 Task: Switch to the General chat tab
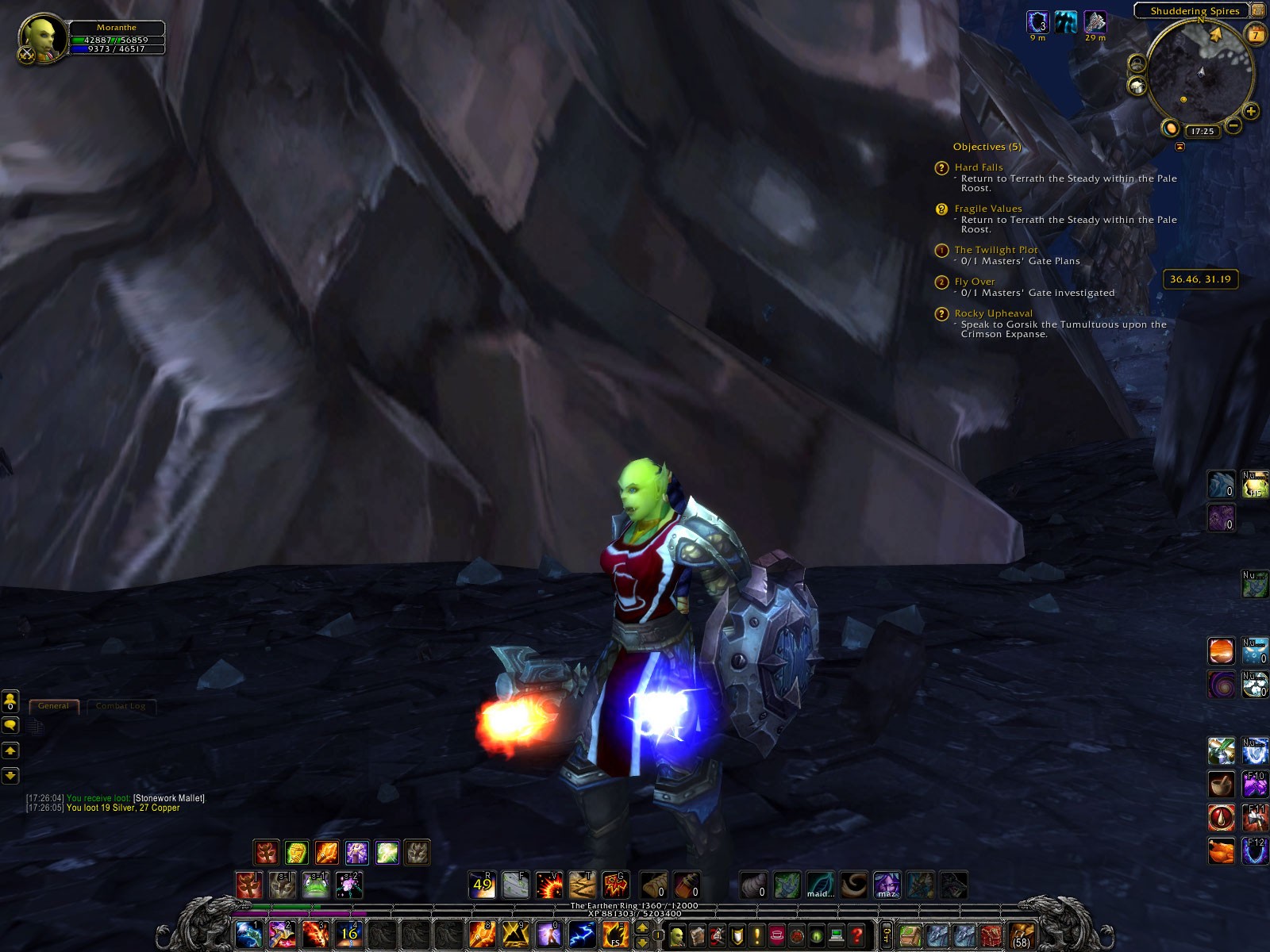54,706
